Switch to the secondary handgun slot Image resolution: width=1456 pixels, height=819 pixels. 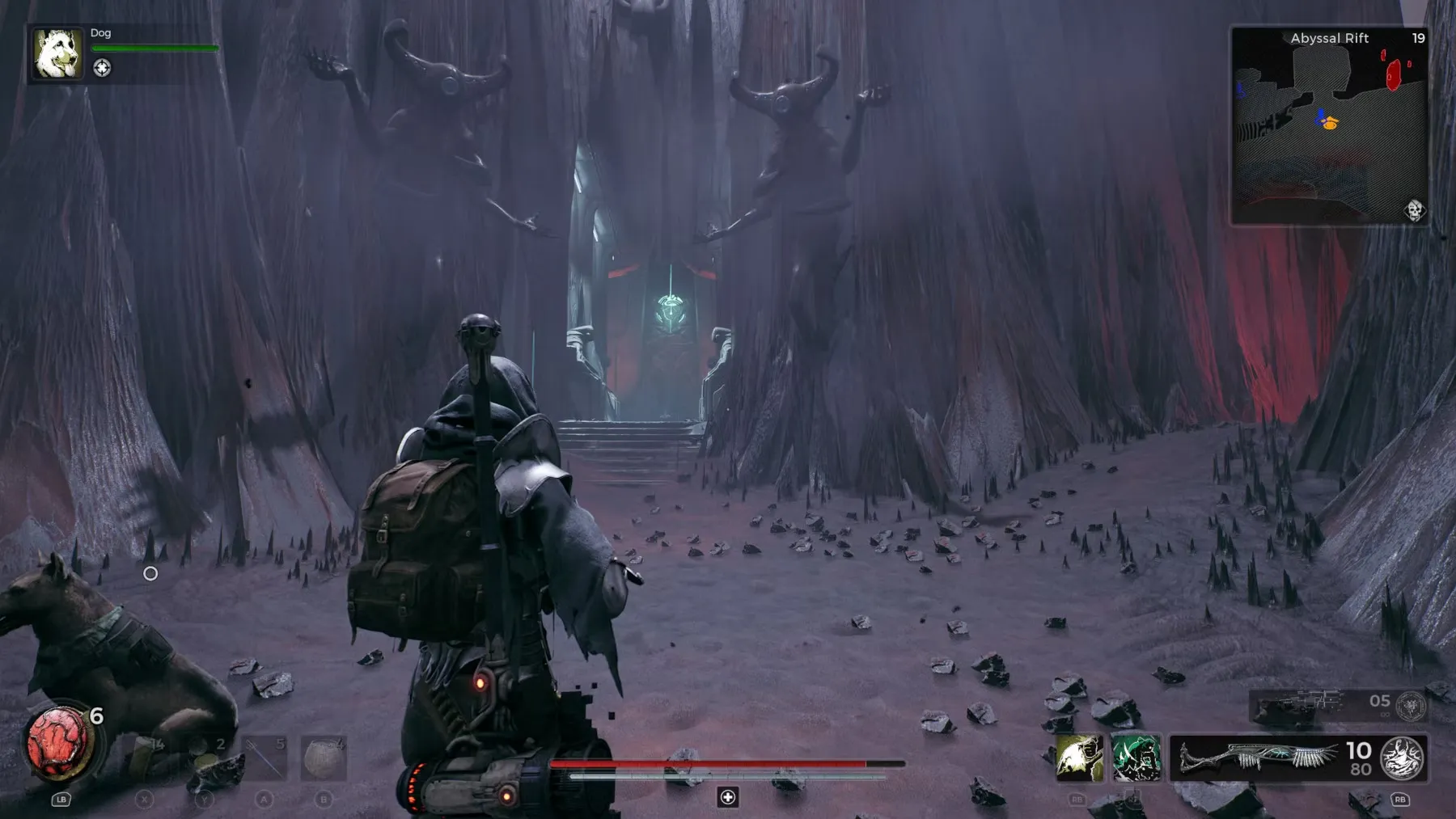click(x=1302, y=705)
